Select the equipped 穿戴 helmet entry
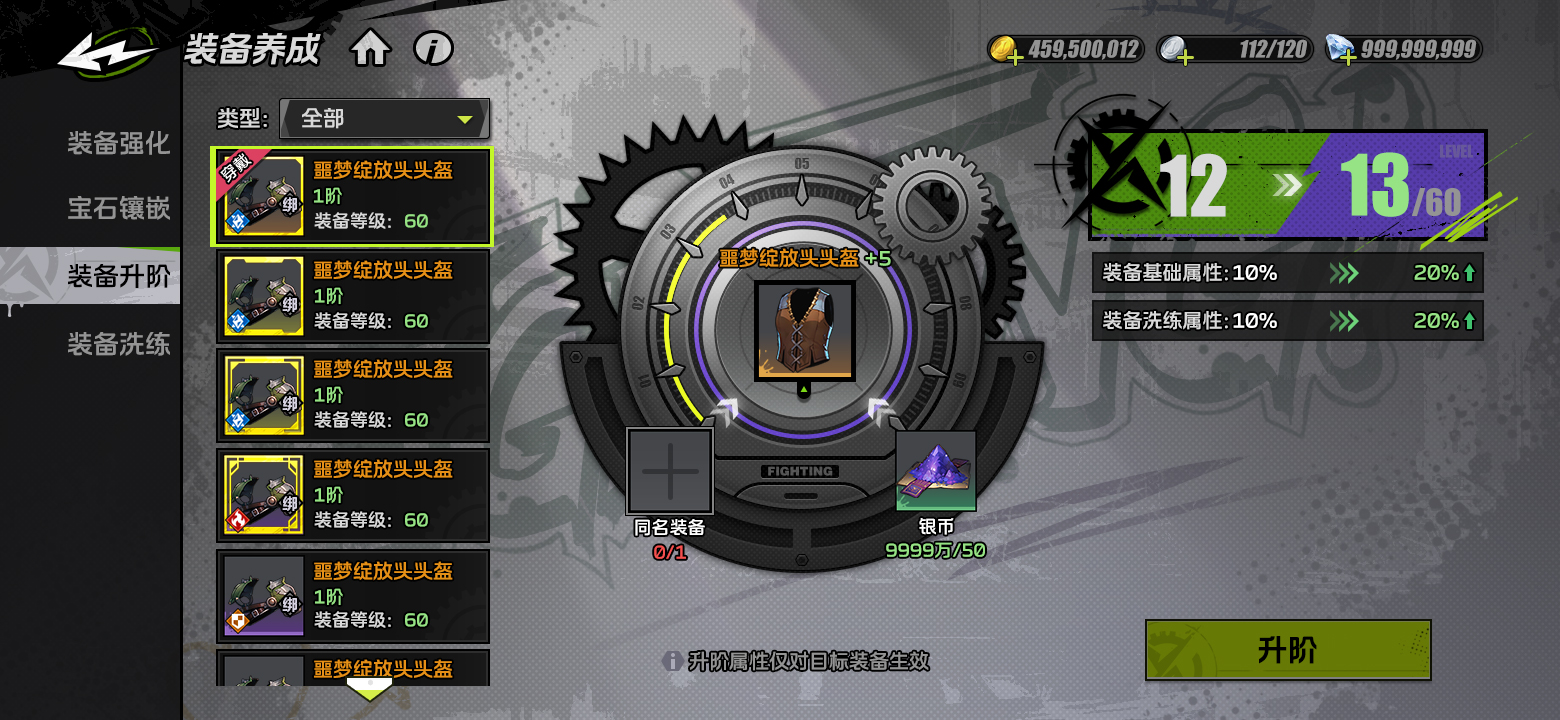Viewport: 1560px width, 720px height. pyautogui.click(x=351, y=197)
